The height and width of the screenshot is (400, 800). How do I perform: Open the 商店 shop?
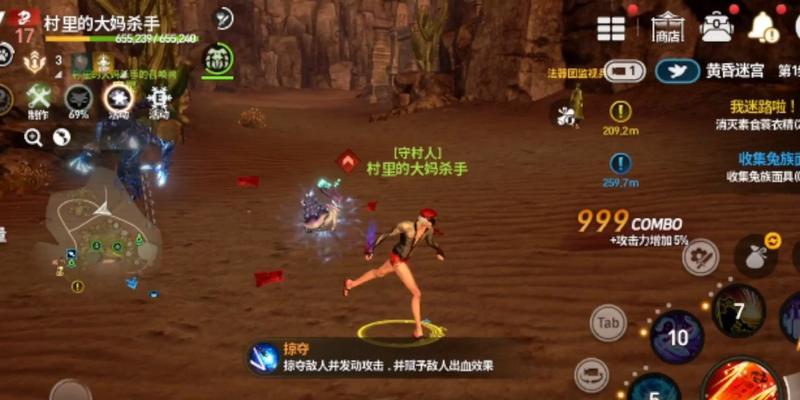666,27
